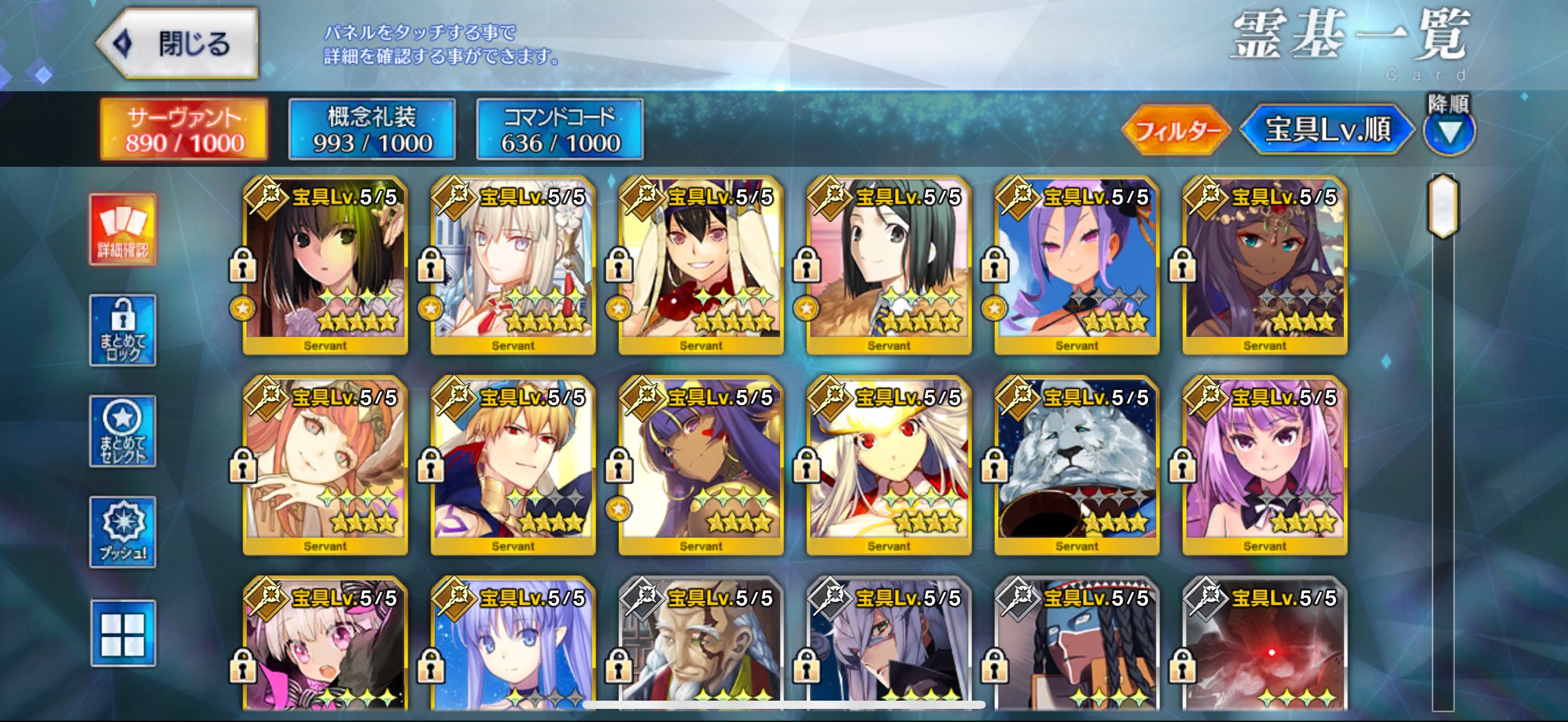Close the card list with 閉じる
1568x722 pixels.
pyautogui.click(x=178, y=44)
